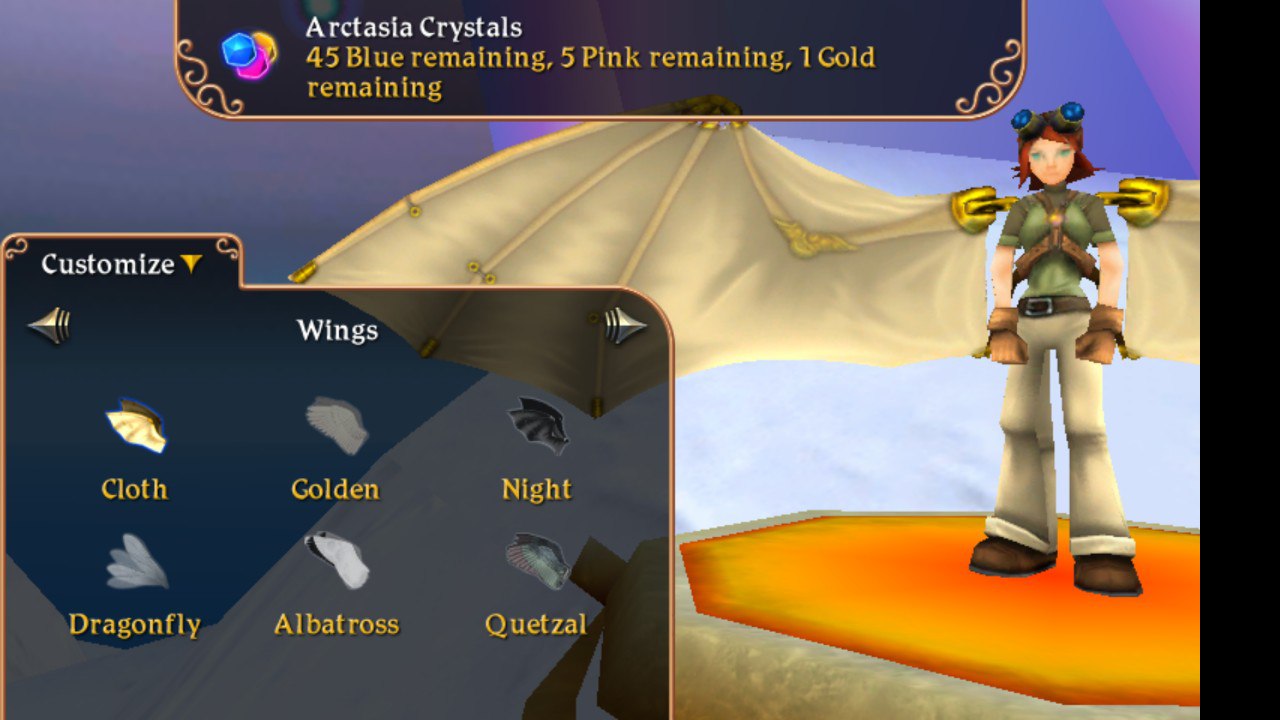Choose the Quetzal wings
This screenshot has height=720, width=1280.
click(x=537, y=563)
